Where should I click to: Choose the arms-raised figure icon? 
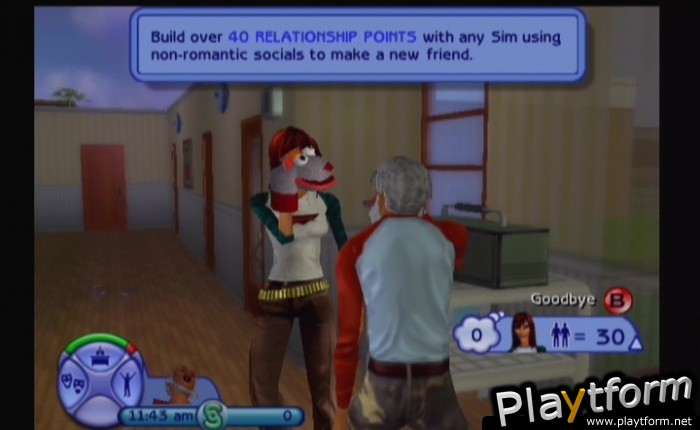pyautogui.click(x=128, y=380)
